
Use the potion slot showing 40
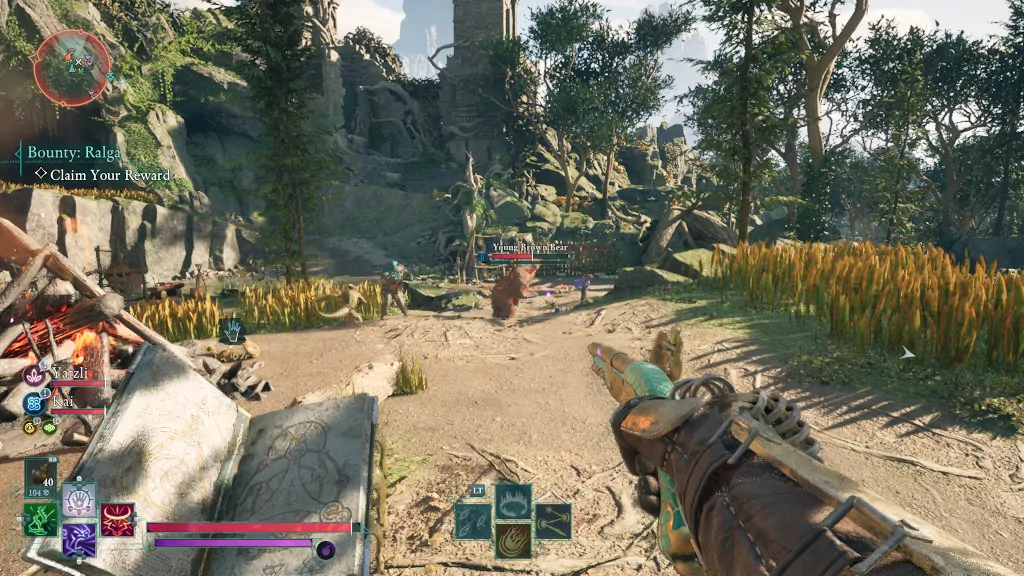(x=41, y=477)
